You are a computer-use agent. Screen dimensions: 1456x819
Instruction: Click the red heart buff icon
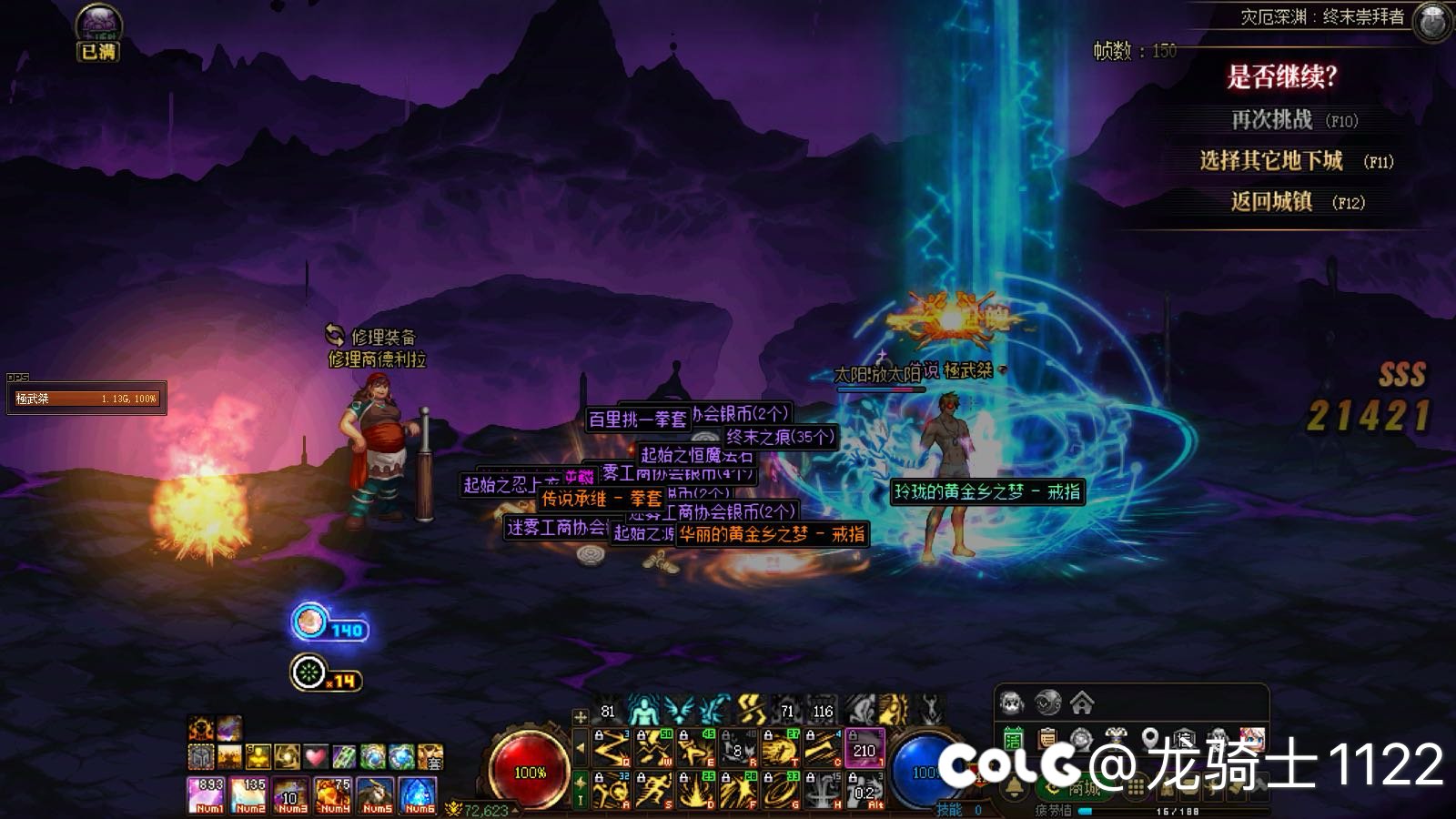coord(315,756)
